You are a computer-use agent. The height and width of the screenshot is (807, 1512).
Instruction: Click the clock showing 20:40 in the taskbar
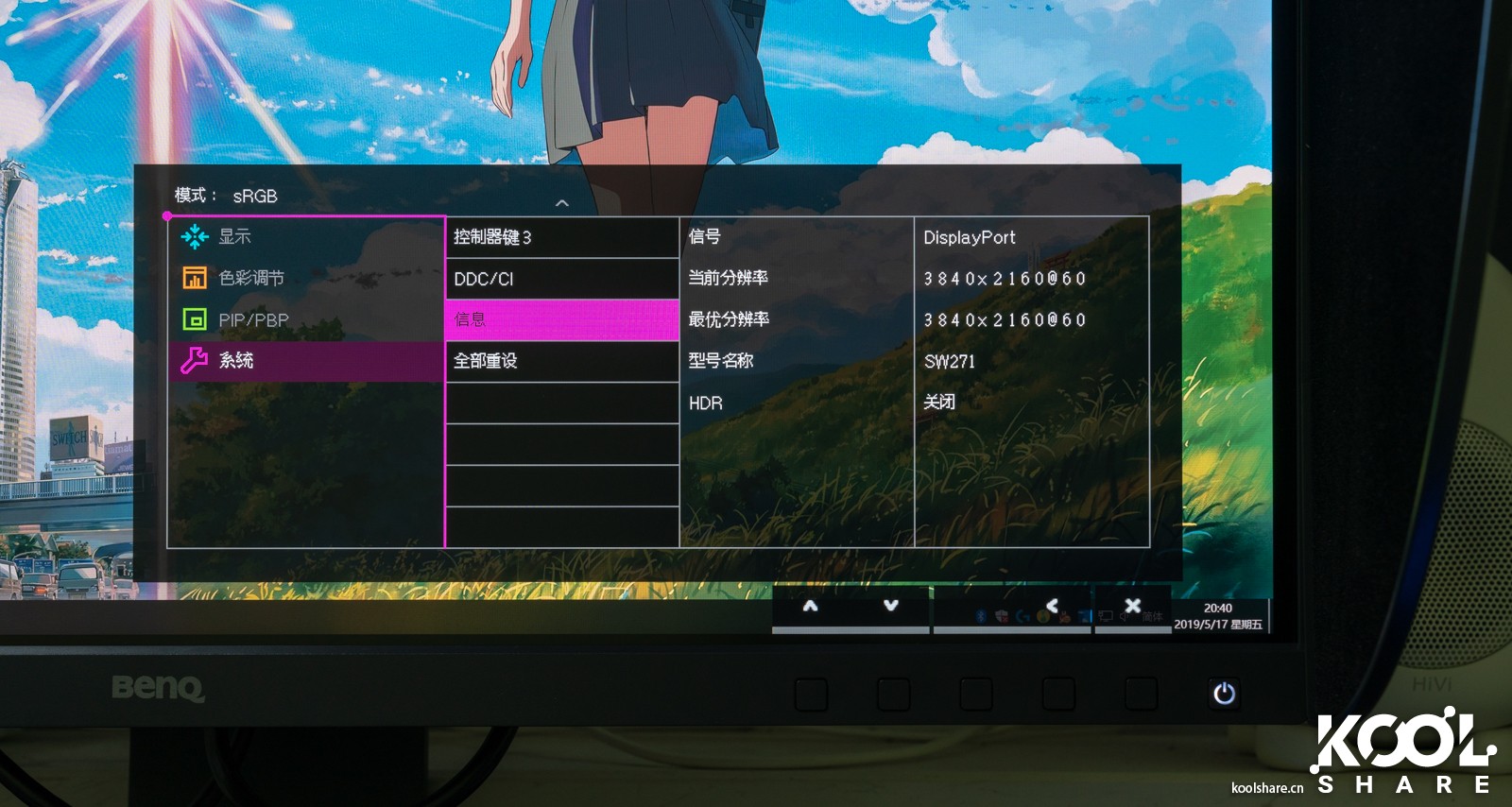tap(1218, 607)
